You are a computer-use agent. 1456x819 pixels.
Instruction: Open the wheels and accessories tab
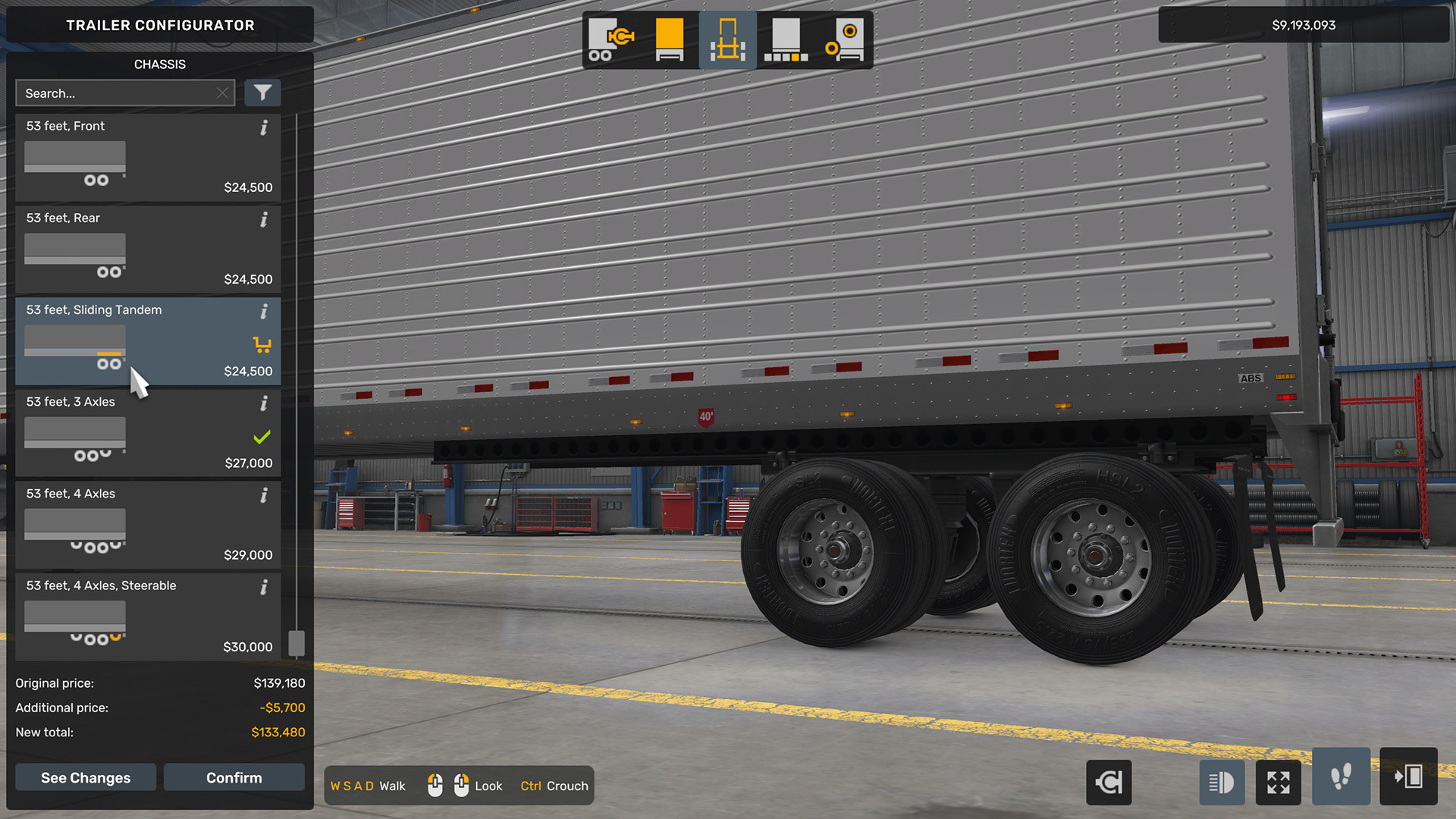pyautogui.click(x=844, y=40)
